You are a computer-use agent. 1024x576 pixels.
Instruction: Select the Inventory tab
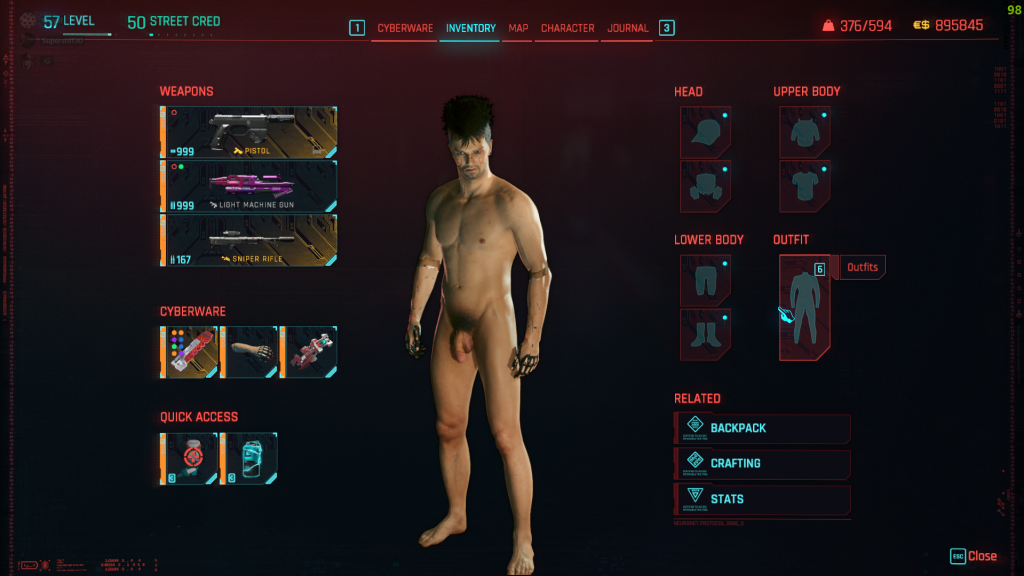tap(470, 28)
